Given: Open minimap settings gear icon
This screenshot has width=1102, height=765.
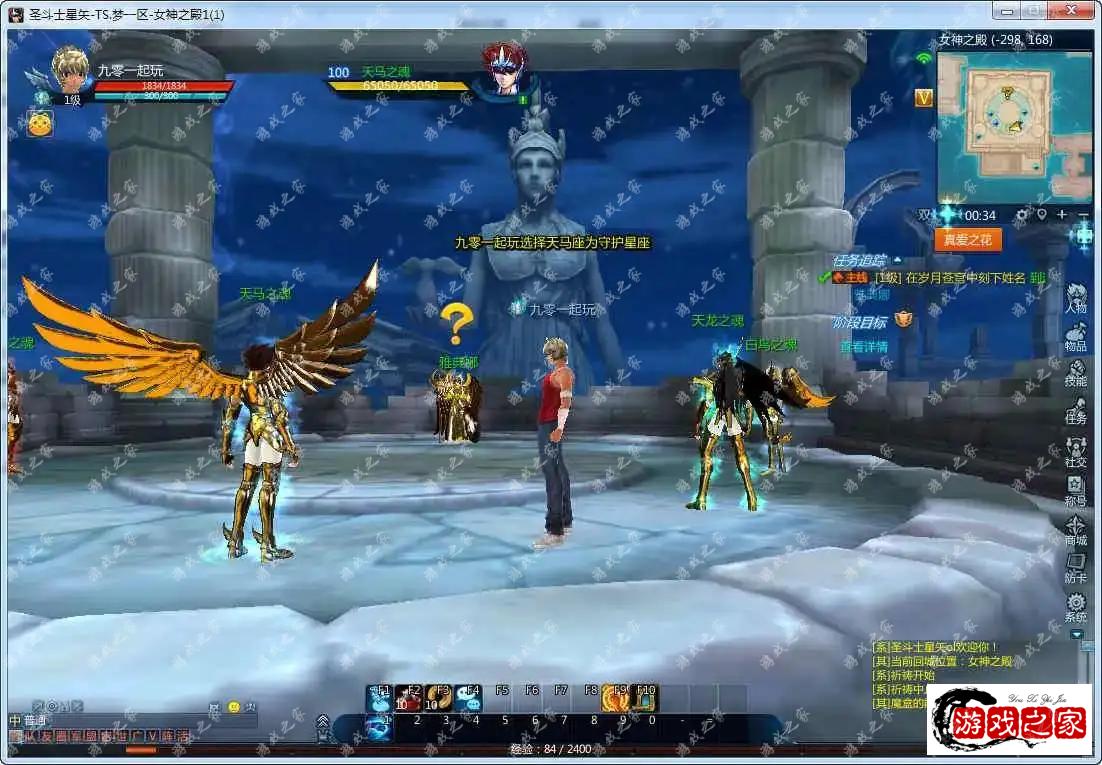Looking at the screenshot, I should coord(1022,215).
